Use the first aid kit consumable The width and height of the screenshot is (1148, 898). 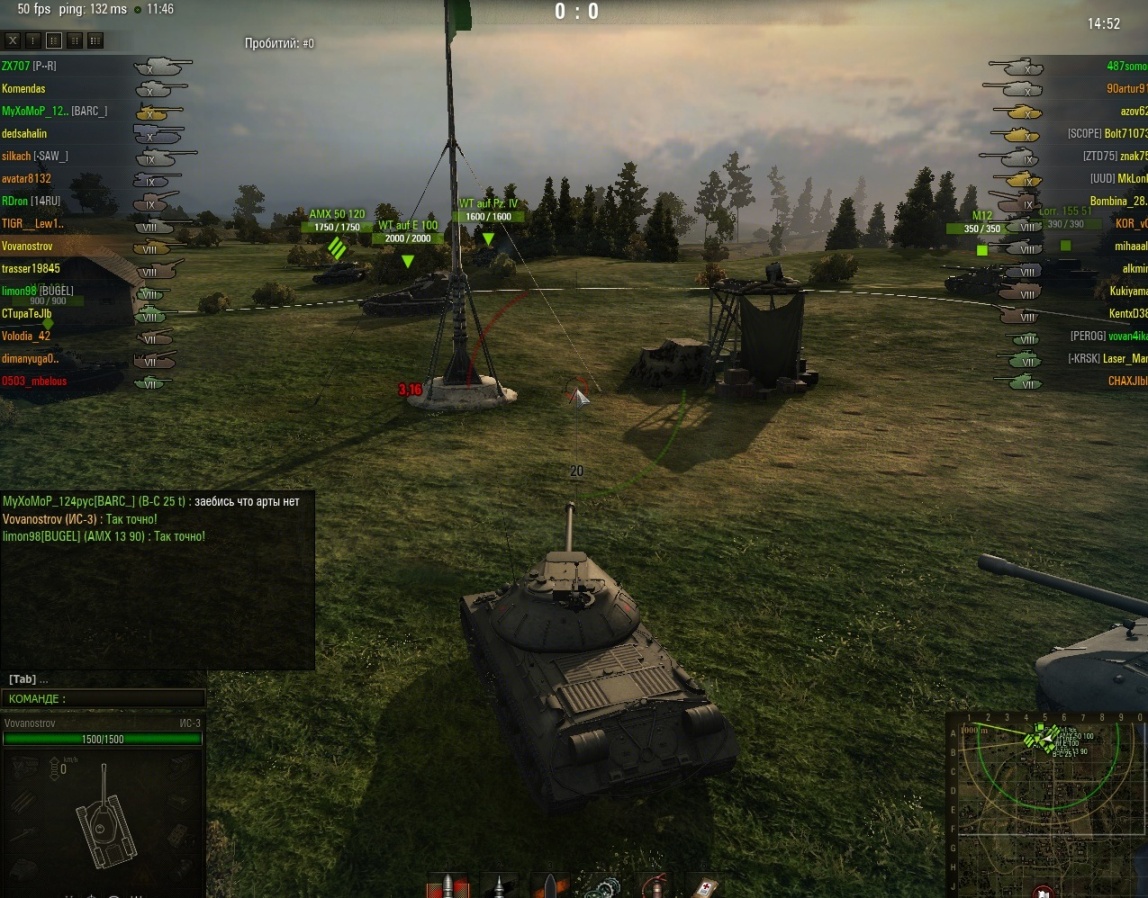click(704, 886)
